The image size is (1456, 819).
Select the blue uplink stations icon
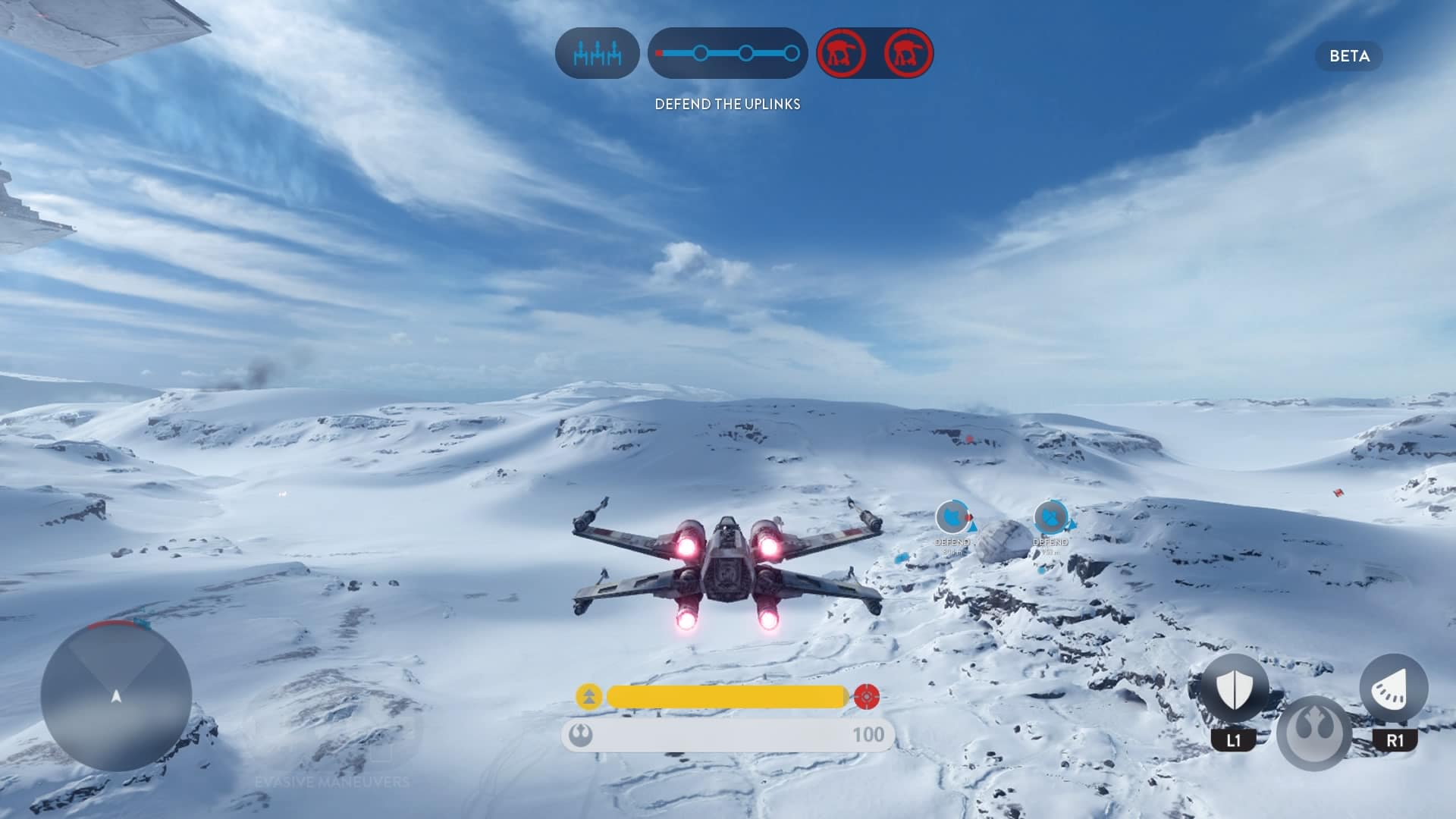point(597,54)
